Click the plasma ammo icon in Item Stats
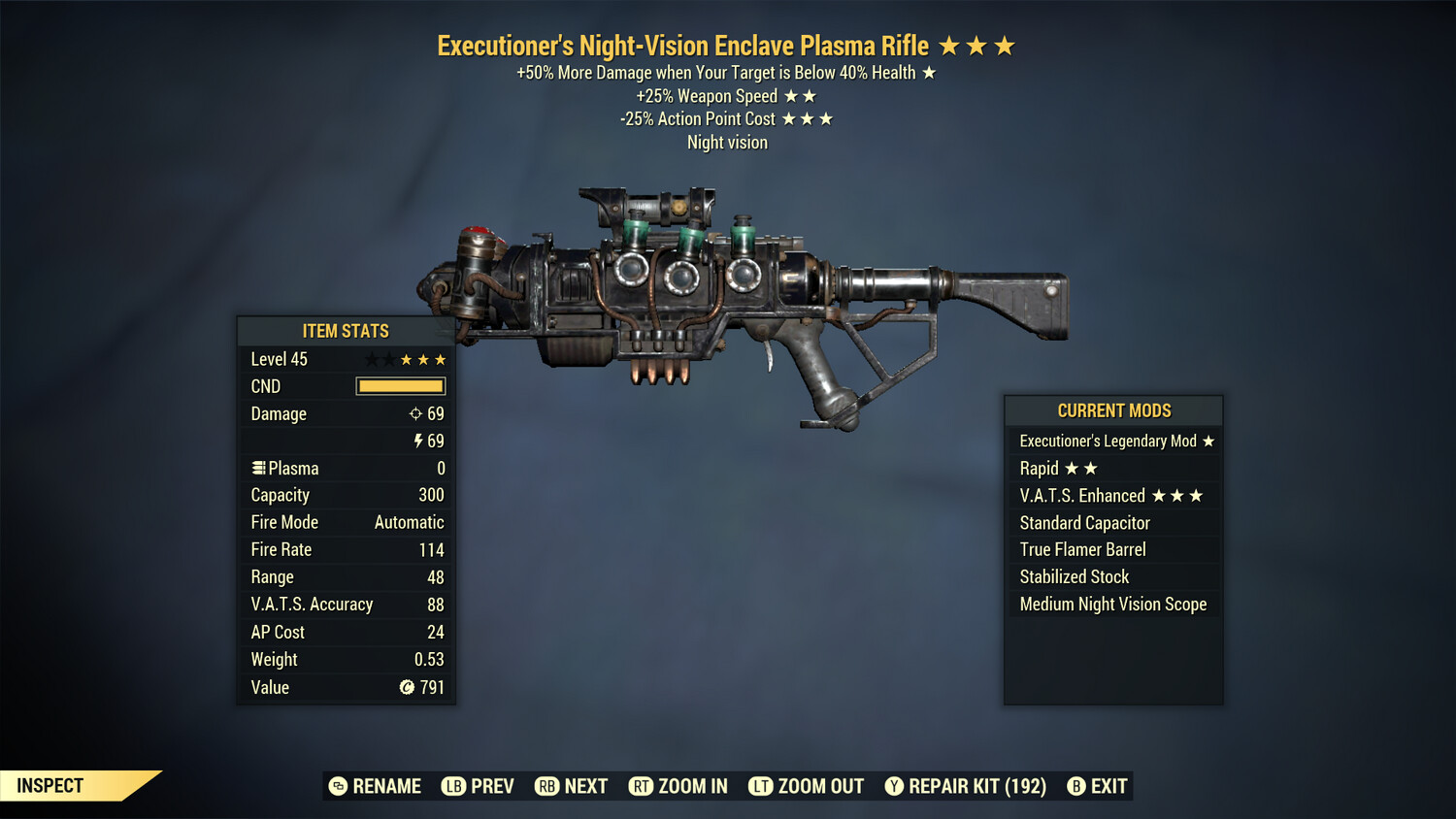This screenshot has width=1456, height=819. 257,468
